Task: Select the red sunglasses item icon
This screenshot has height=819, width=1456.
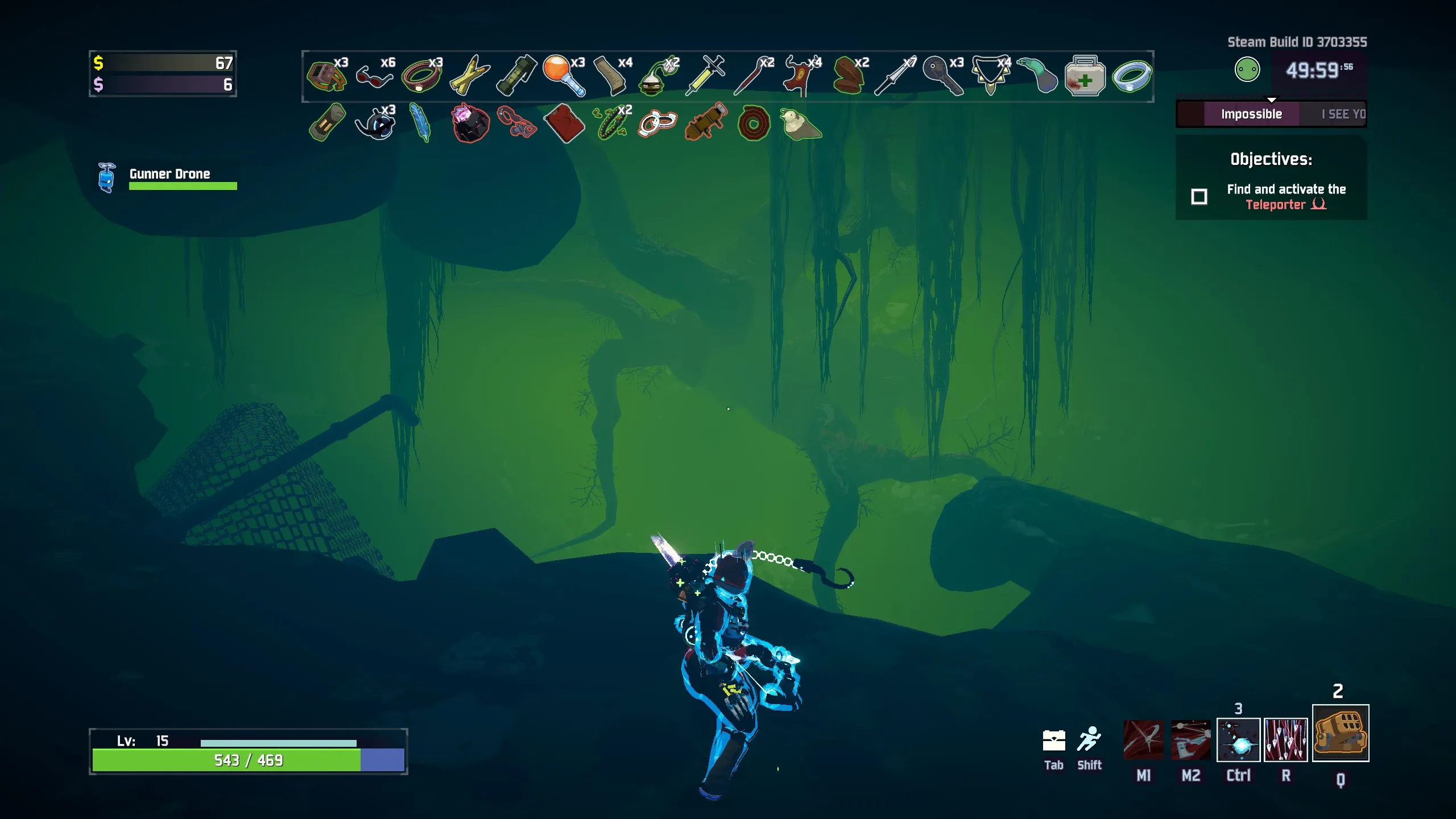Action: pos(374,76)
